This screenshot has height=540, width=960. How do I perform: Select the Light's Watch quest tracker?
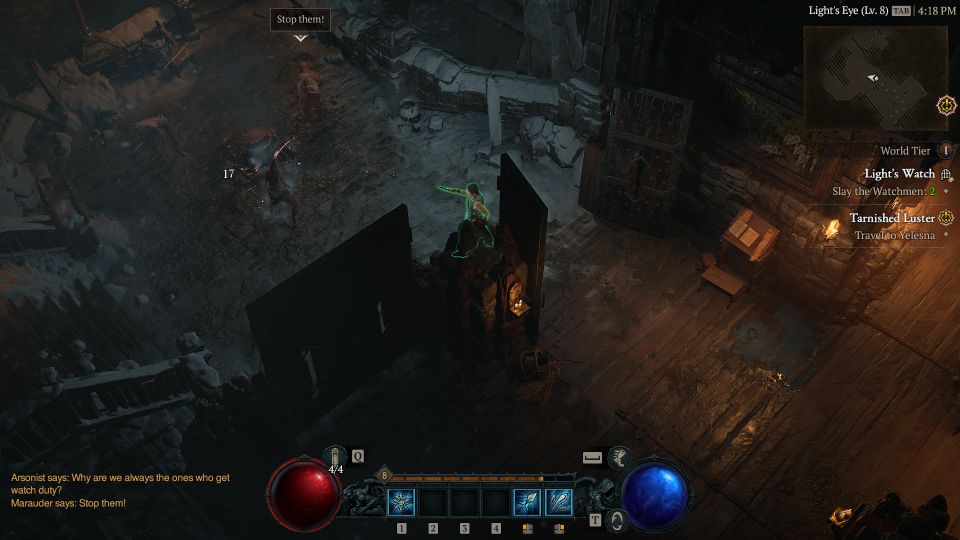(x=899, y=174)
